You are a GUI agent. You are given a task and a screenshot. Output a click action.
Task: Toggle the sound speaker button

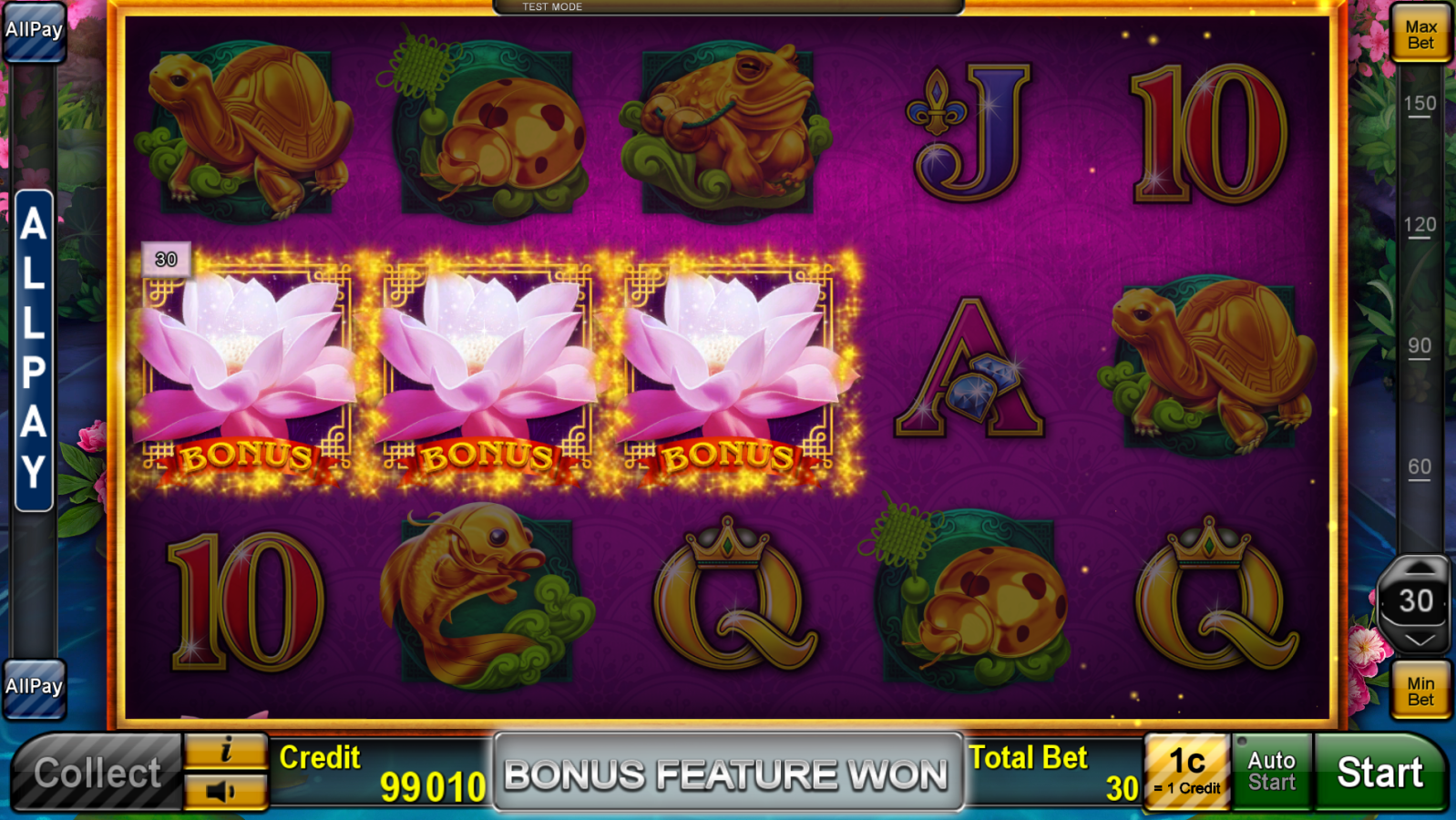point(226,791)
